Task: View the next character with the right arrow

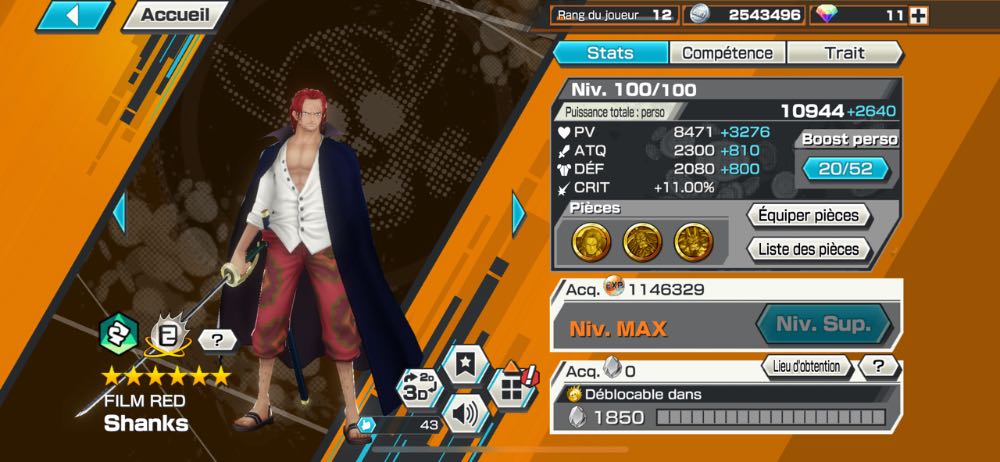Action: click(x=519, y=211)
